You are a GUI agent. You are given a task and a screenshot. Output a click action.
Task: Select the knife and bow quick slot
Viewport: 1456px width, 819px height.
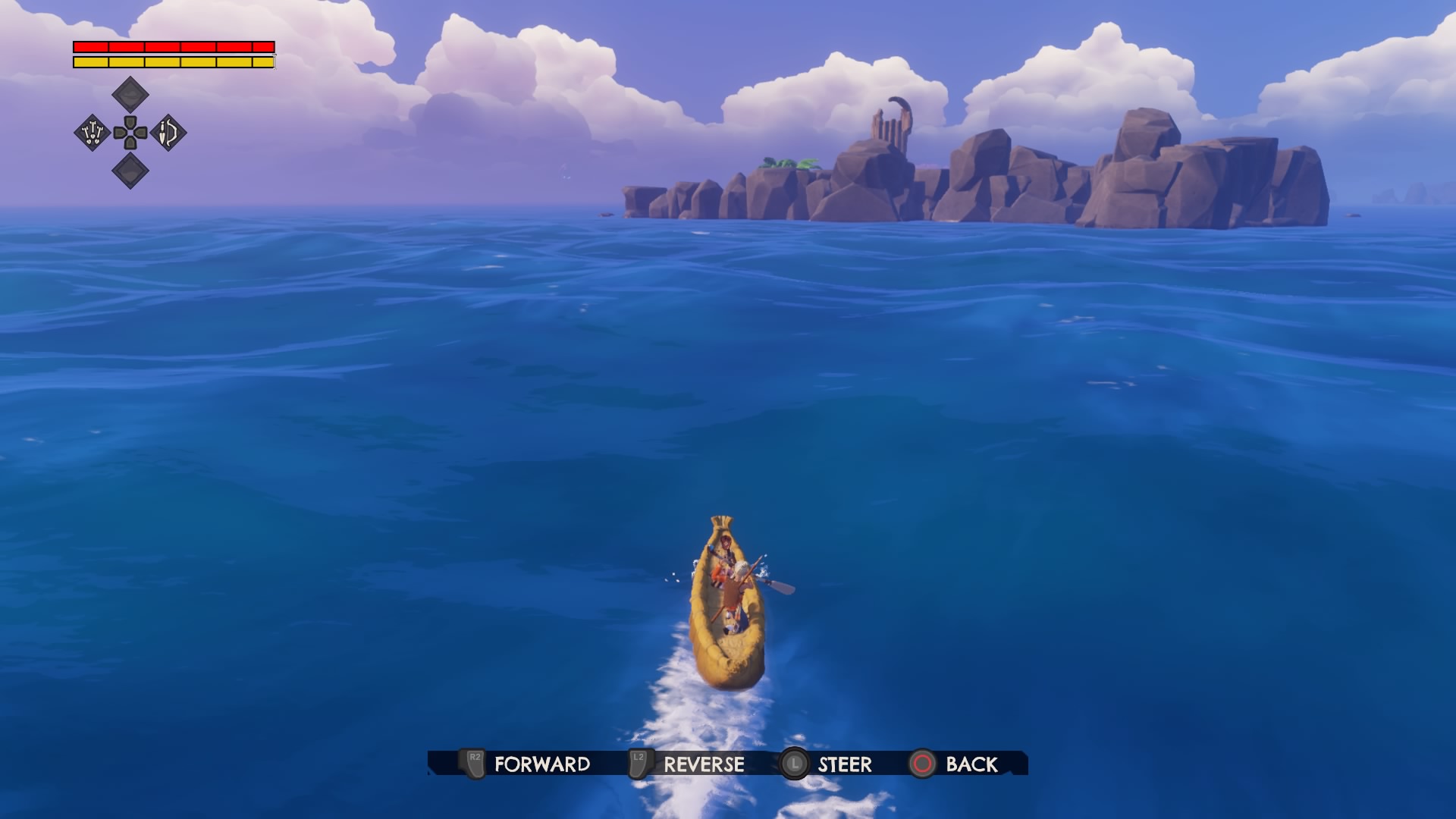point(168,133)
